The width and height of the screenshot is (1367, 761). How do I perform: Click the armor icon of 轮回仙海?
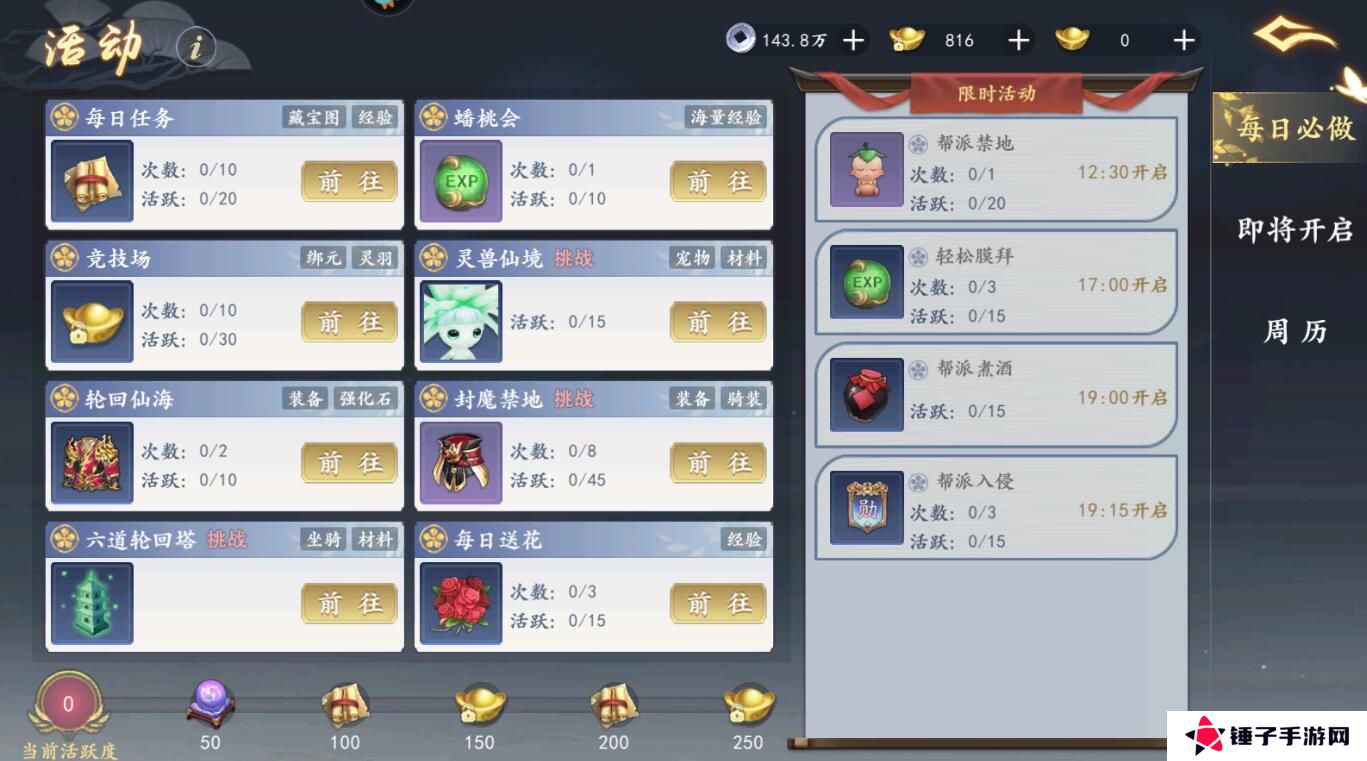(91, 463)
